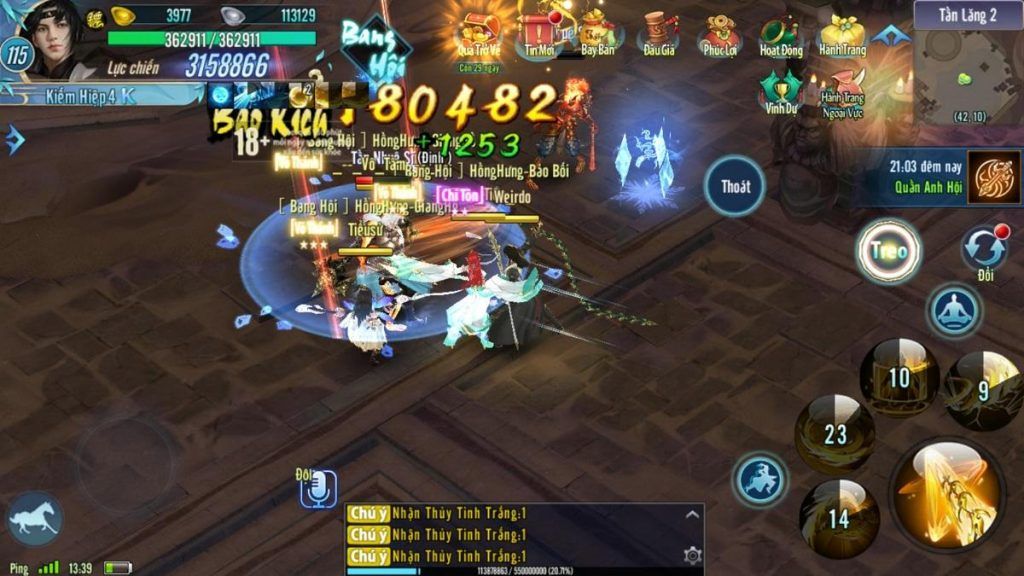Toggle the Treo auto-battle button
This screenshot has height=576, width=1024.
pos(888,251)
